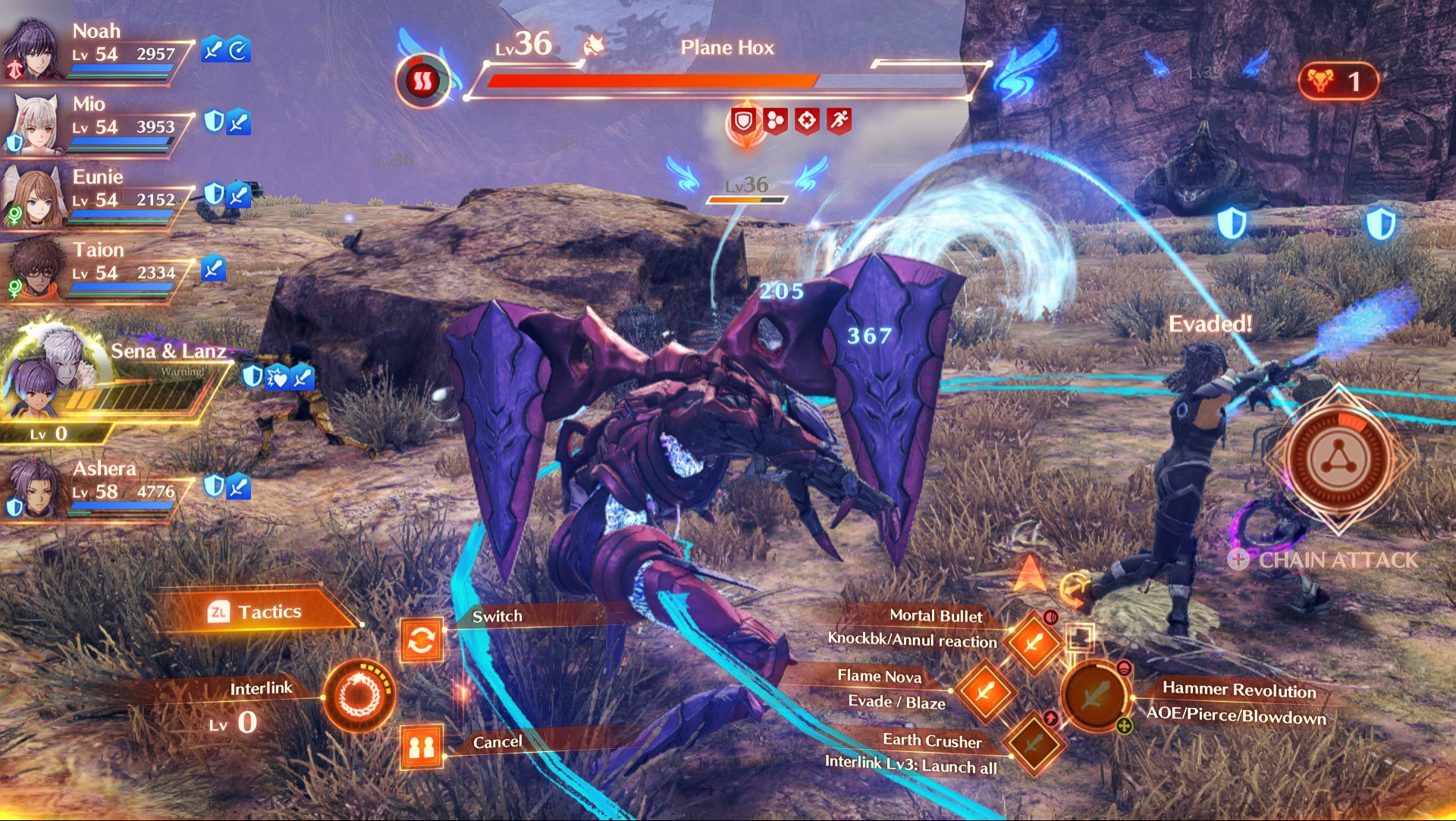1456x821 pixels.
Task: Select the Mortal Bullet art
Action: tap(1033, 642)
